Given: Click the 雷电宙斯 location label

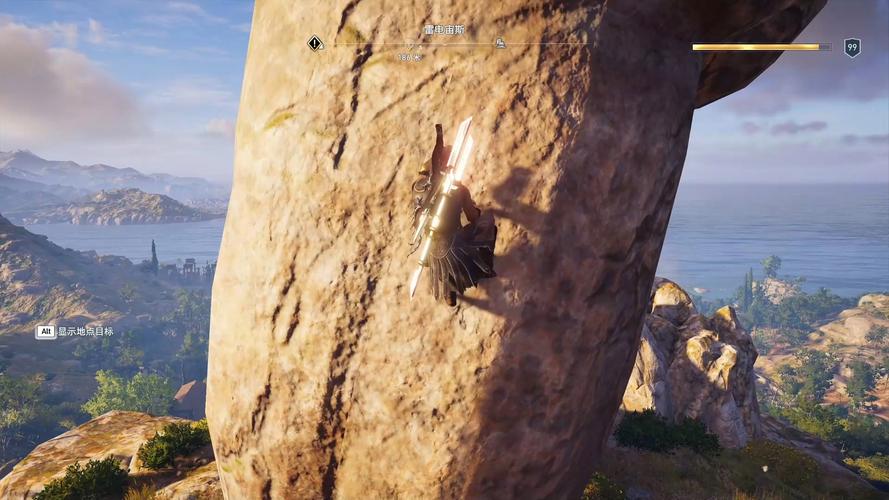Looking at the screenshot, I should coord(444,30).
